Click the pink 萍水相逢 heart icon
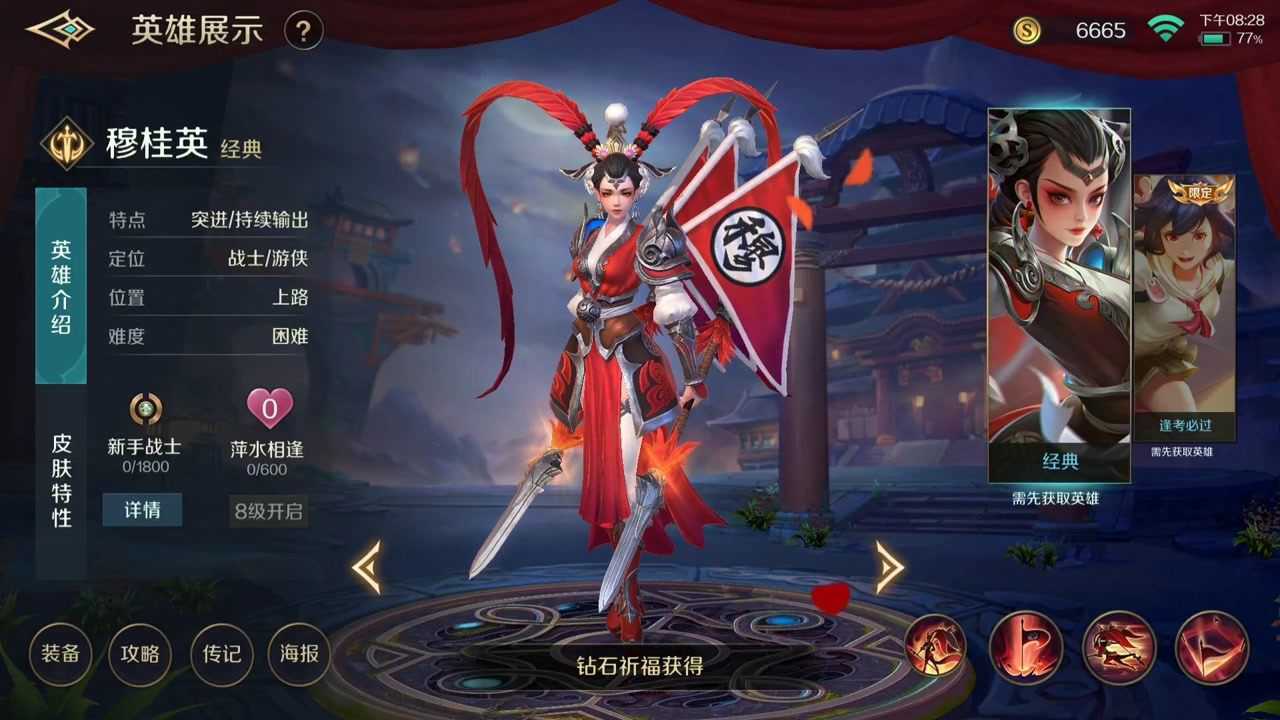1280x720 pixels. 268,407
